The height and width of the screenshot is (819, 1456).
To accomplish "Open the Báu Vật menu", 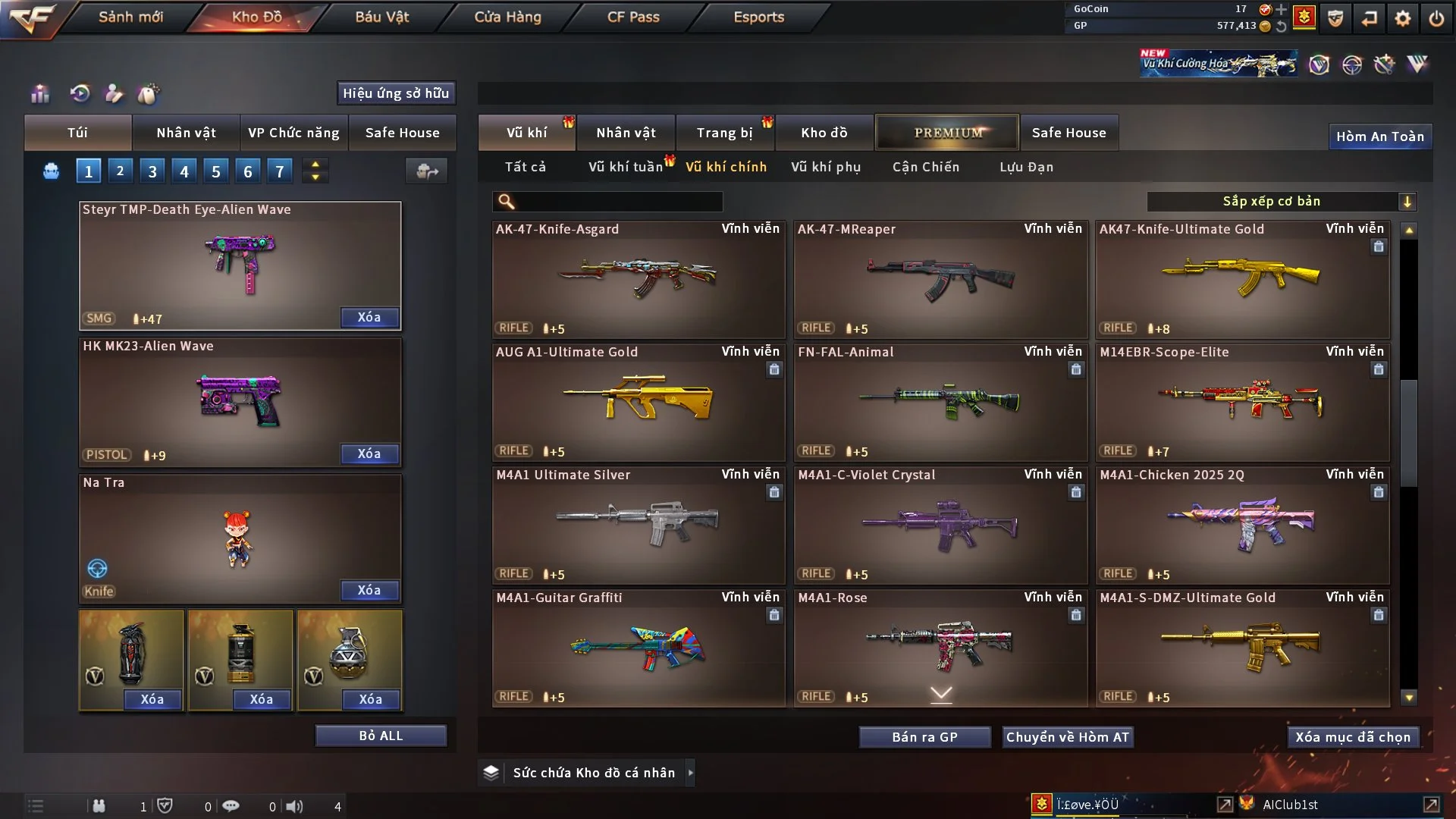I will 381,17.
